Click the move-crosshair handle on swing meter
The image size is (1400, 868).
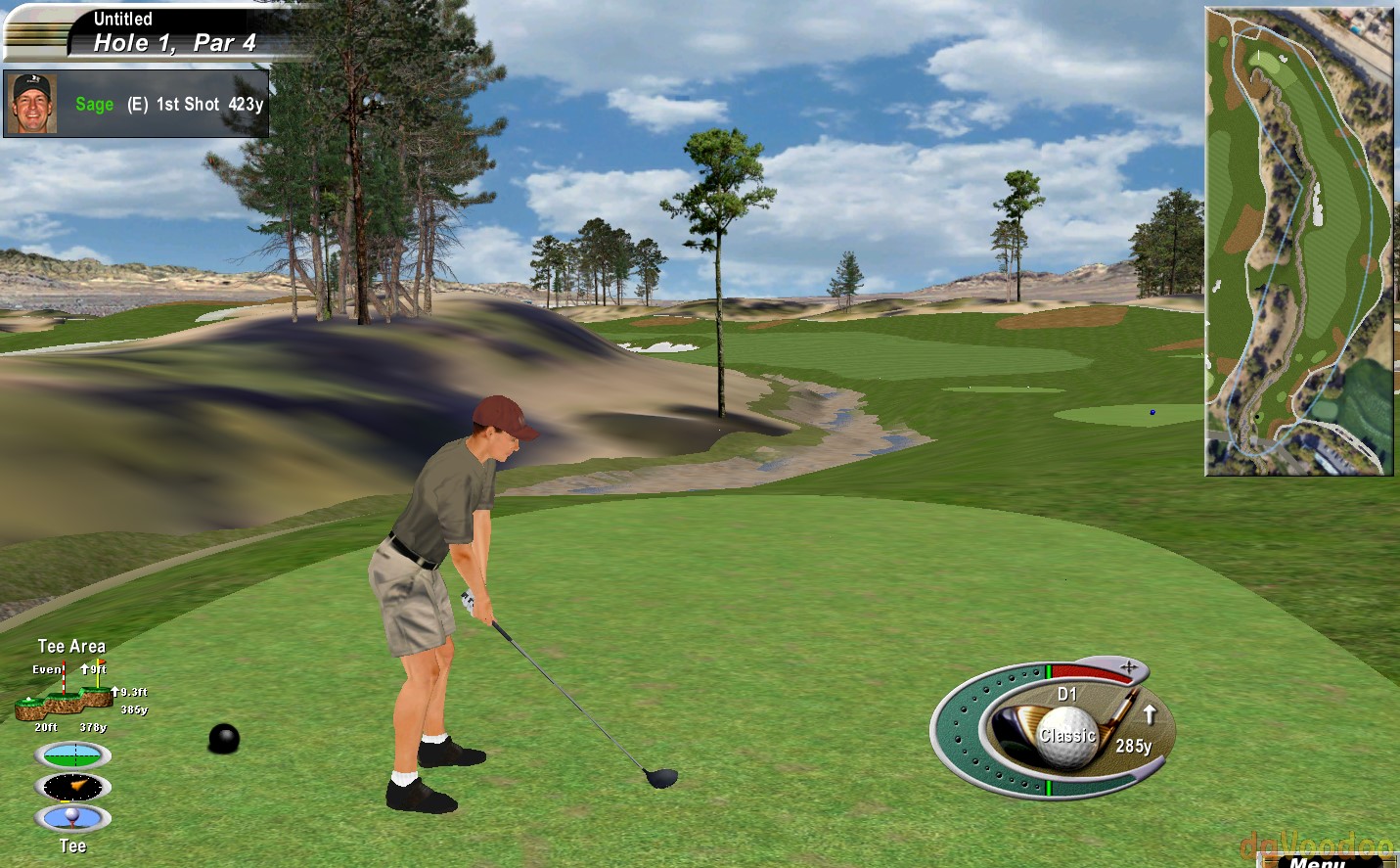[1129, 667]
